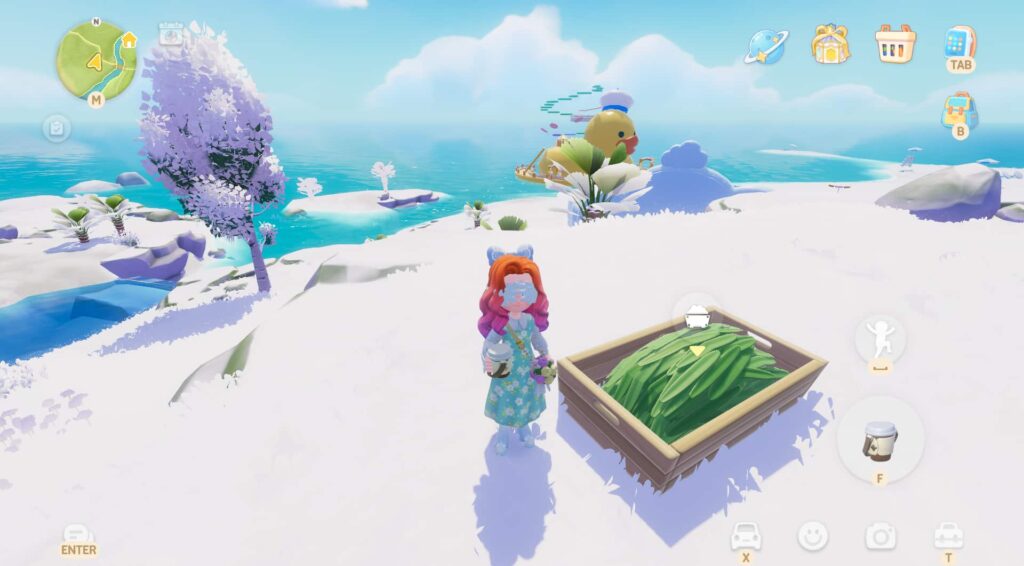Select the cooking pot interaction above the crate
Screen dimensions: 1024x566
(696, 318)
